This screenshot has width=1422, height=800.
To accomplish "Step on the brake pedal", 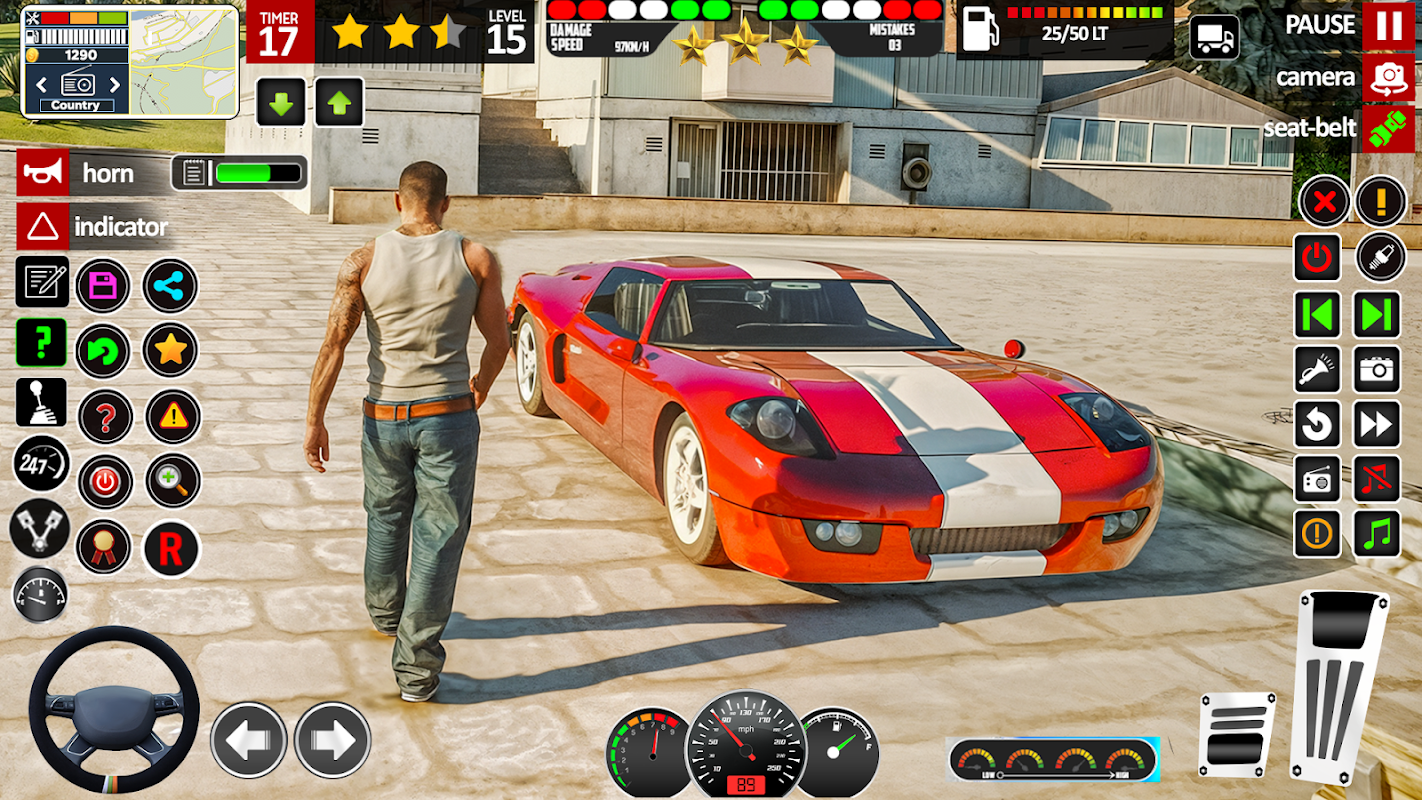I will pyautogui.click(x=1237, y=735).
